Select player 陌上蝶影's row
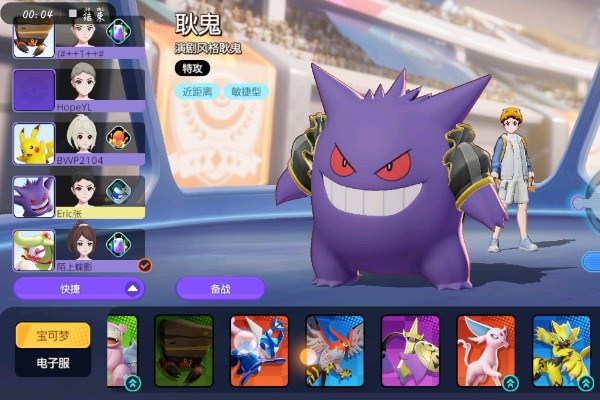Viewport: 600px width, 400px height. (78, 250)
